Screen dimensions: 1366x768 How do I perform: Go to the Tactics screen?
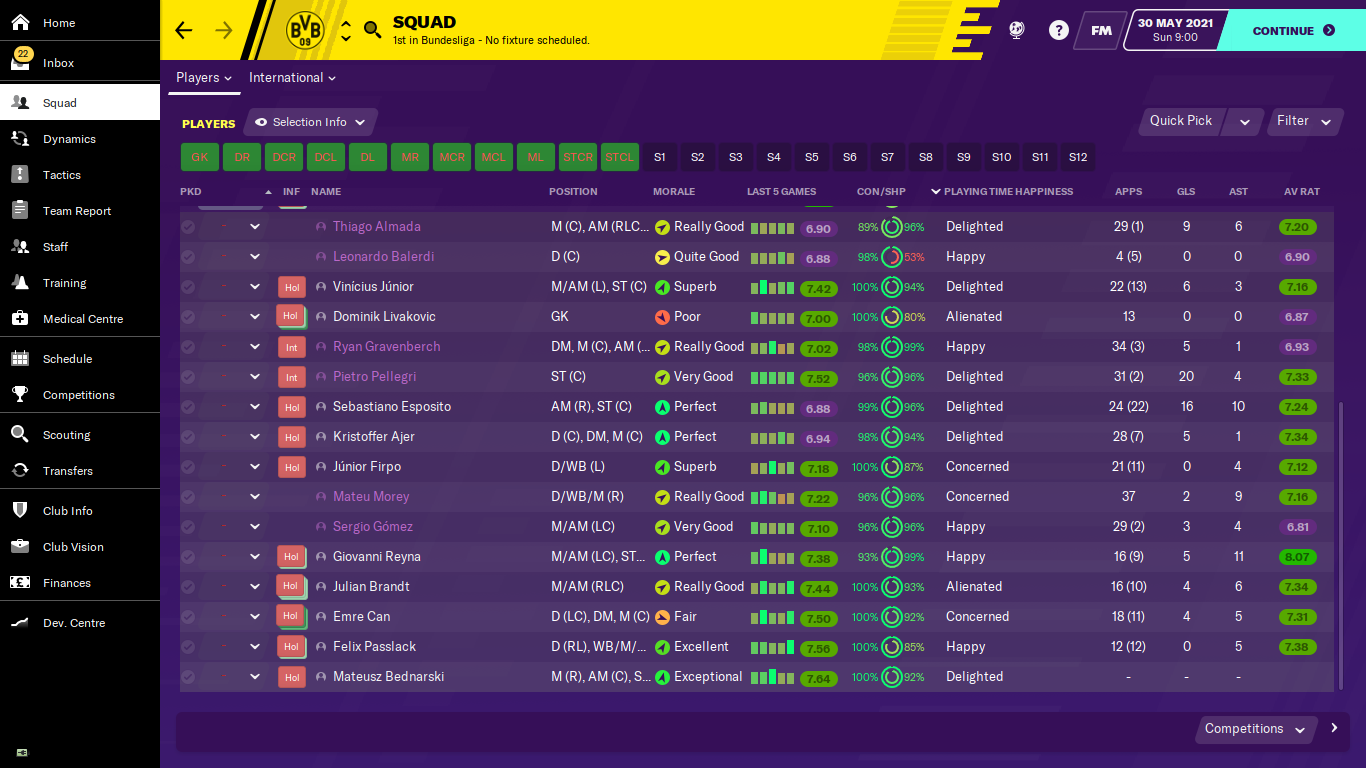pos(61,175)
